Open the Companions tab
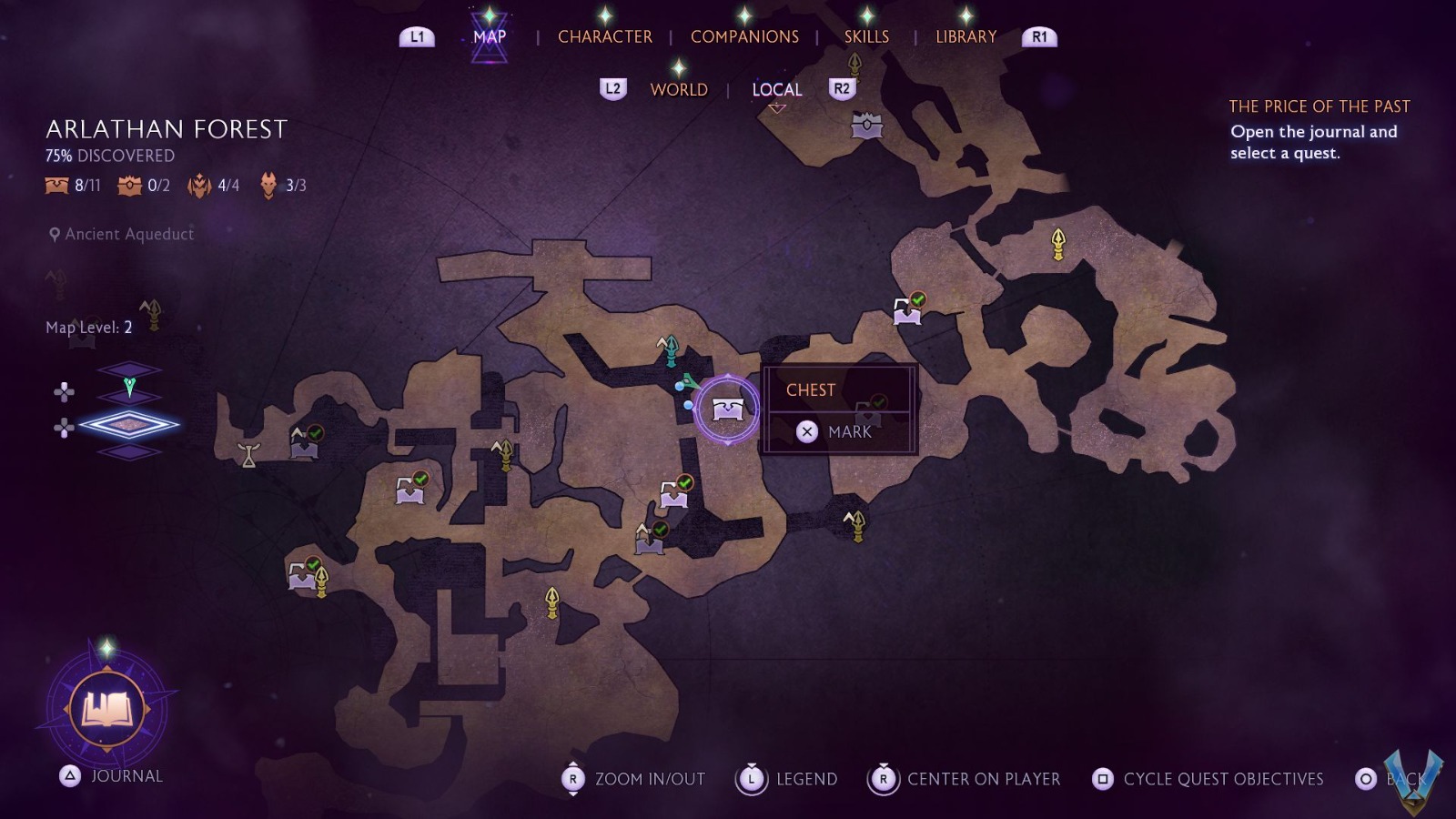This screenshot has height=819, width=1456. 744,36
